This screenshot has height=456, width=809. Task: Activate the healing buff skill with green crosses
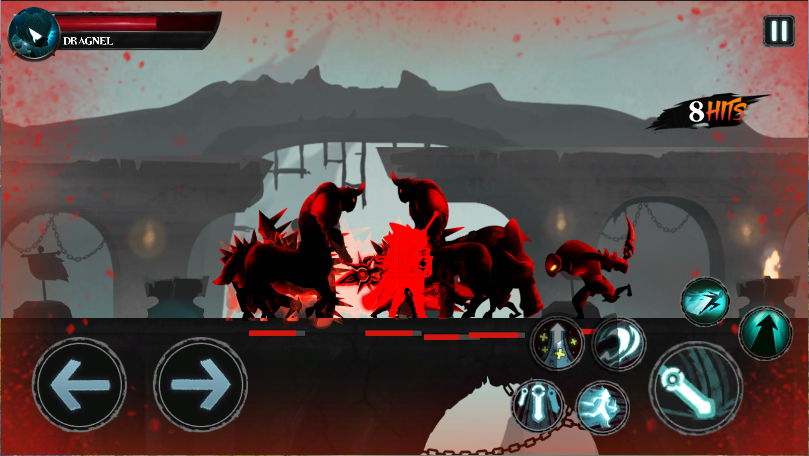click(x=558, y=343)
